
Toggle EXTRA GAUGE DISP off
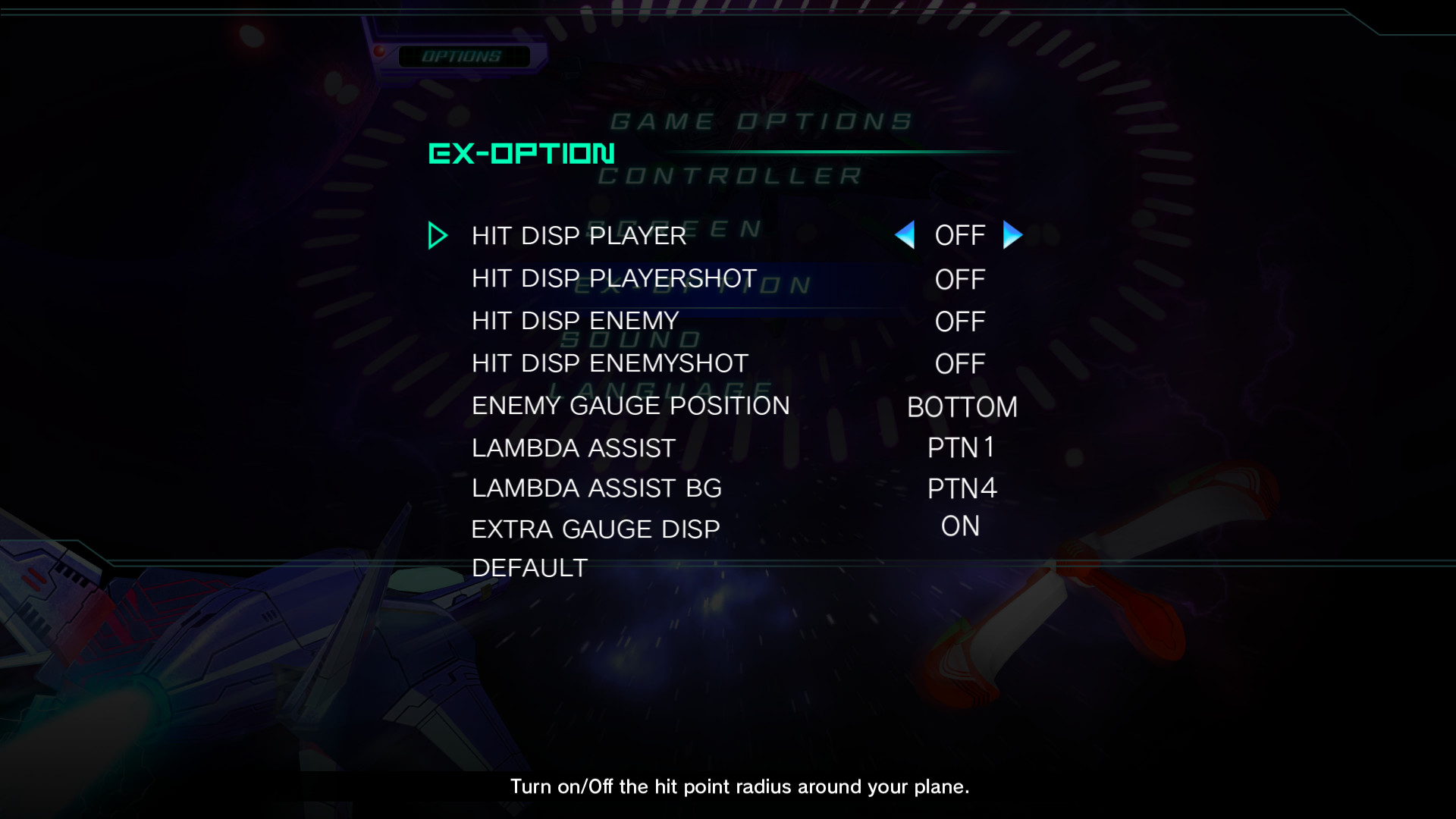pos(959,526)
